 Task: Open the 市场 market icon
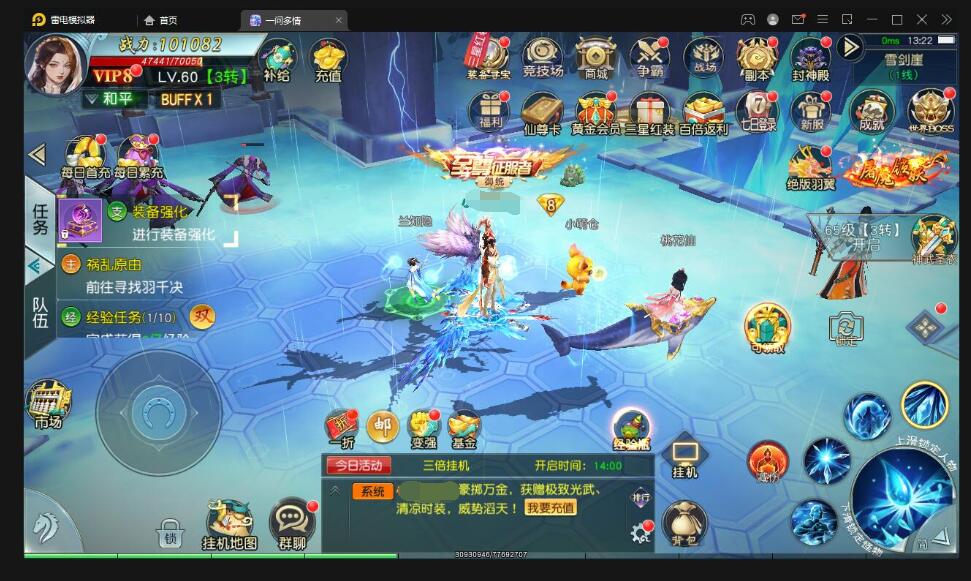47,405
